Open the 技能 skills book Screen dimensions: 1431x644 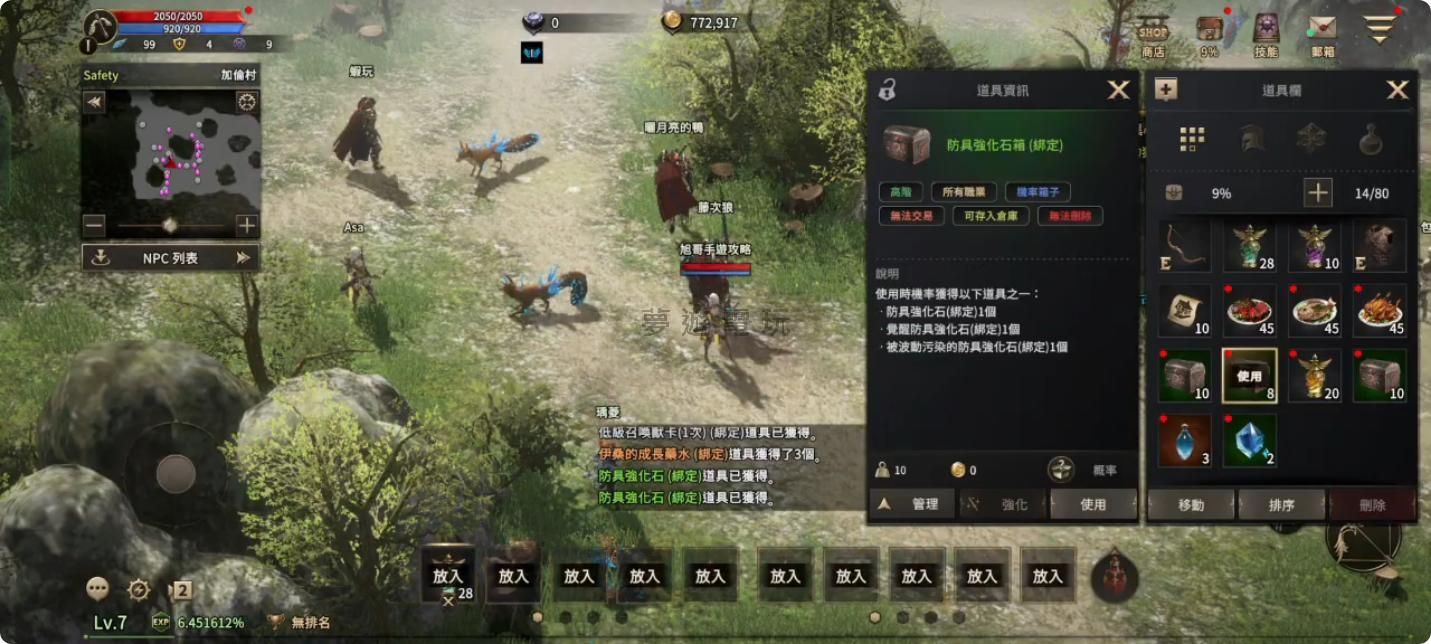[x=1266, y=36]
